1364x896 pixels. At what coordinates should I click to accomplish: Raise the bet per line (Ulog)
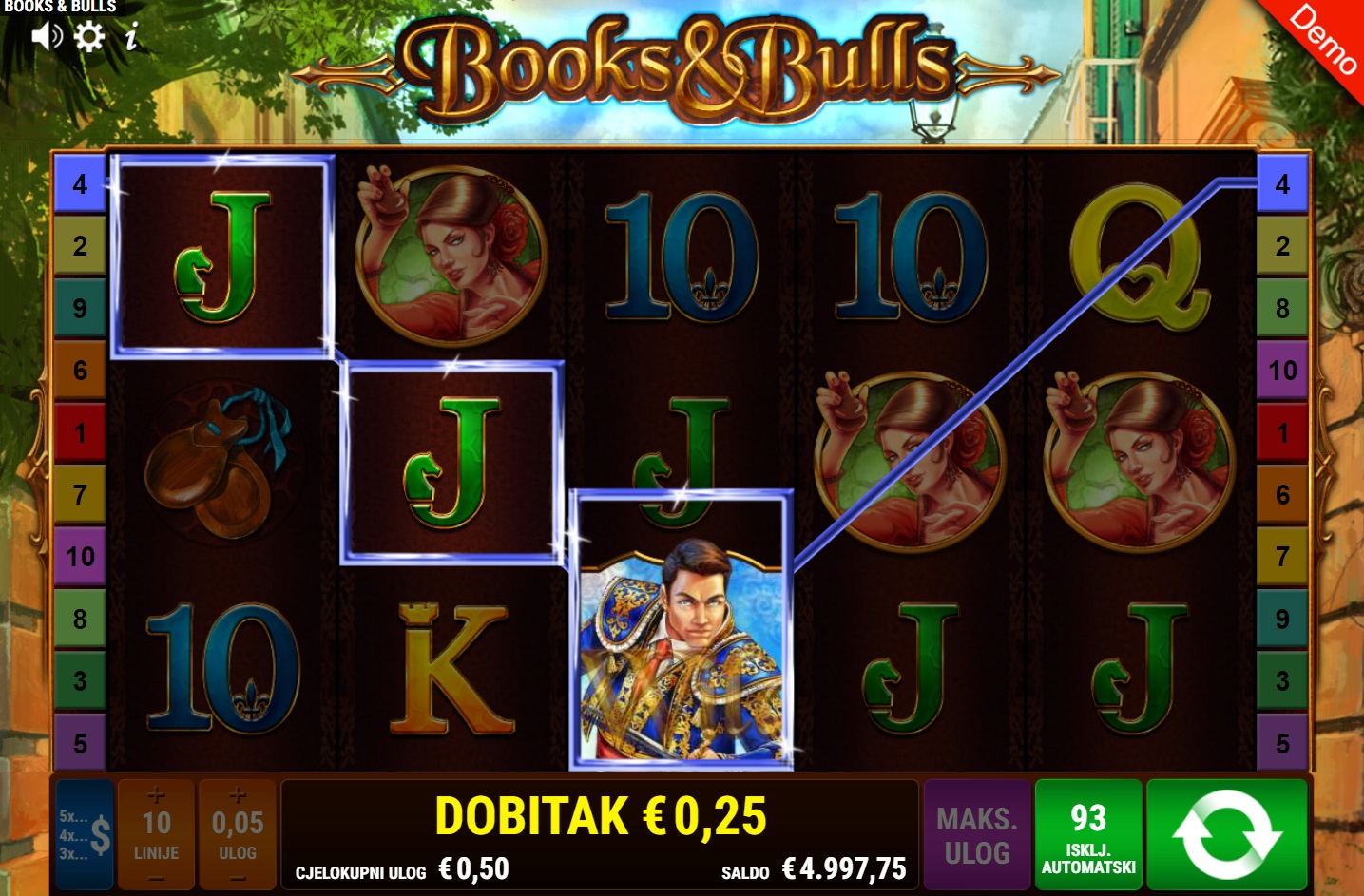(238, 795)
